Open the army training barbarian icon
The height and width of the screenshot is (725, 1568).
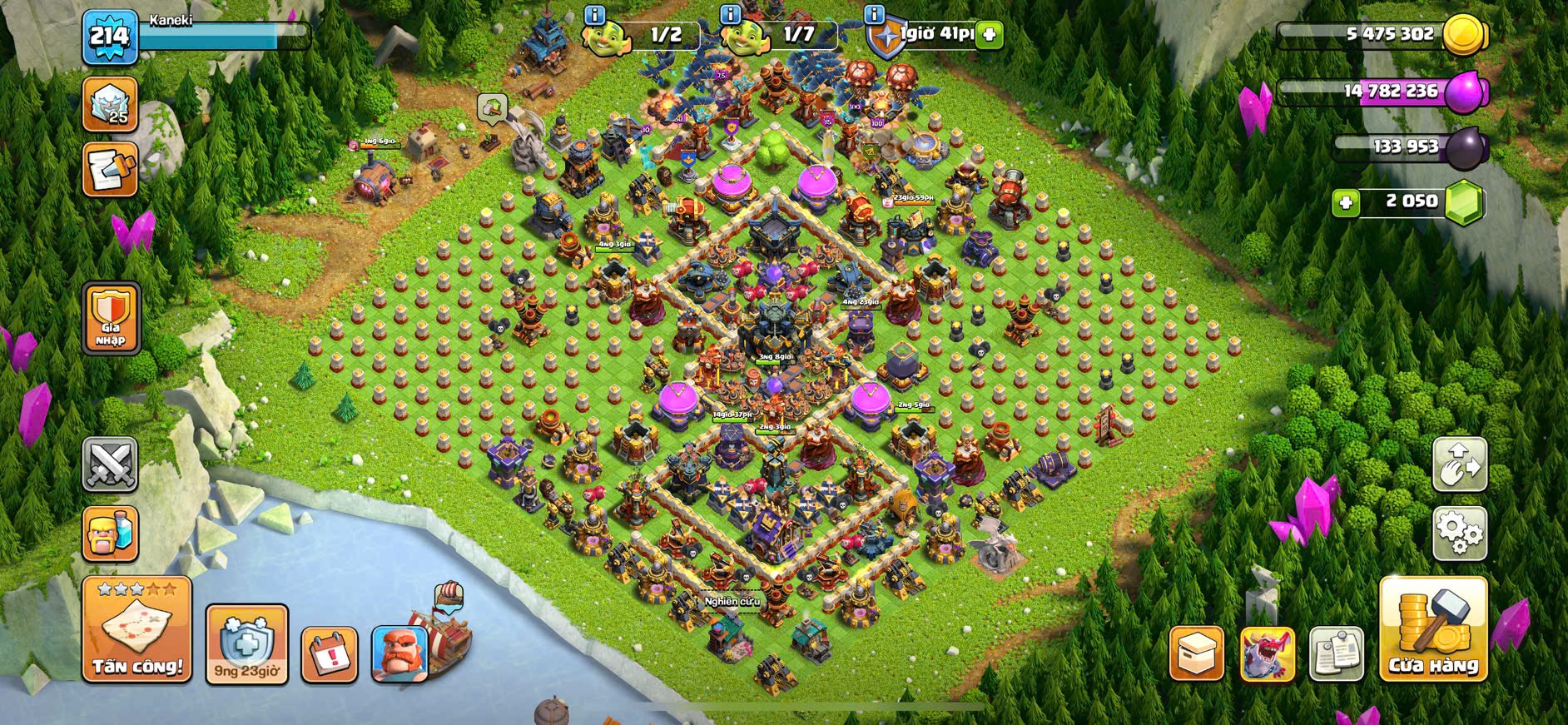111,533
